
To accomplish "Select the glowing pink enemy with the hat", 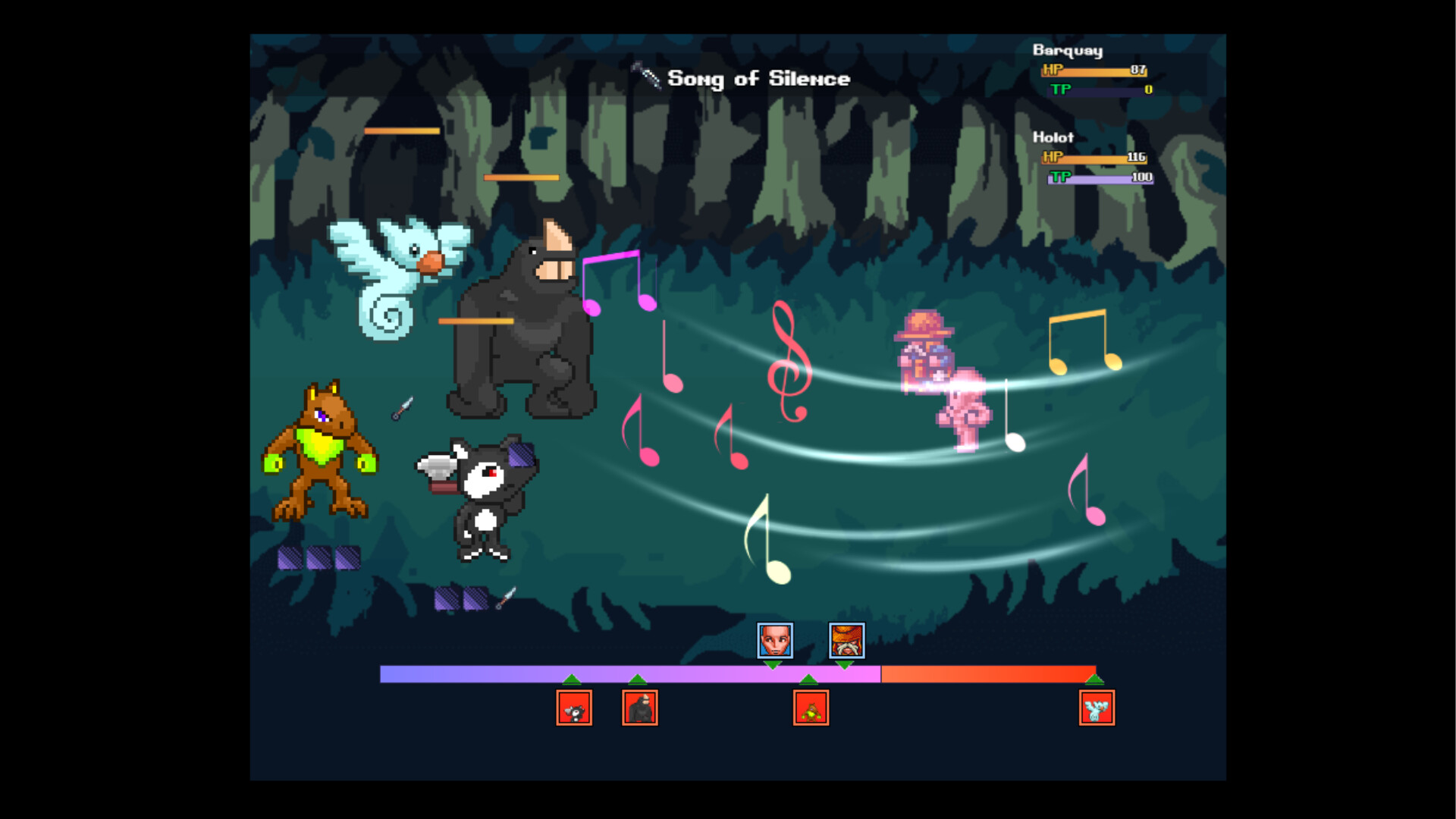I will tap(940, 379).
